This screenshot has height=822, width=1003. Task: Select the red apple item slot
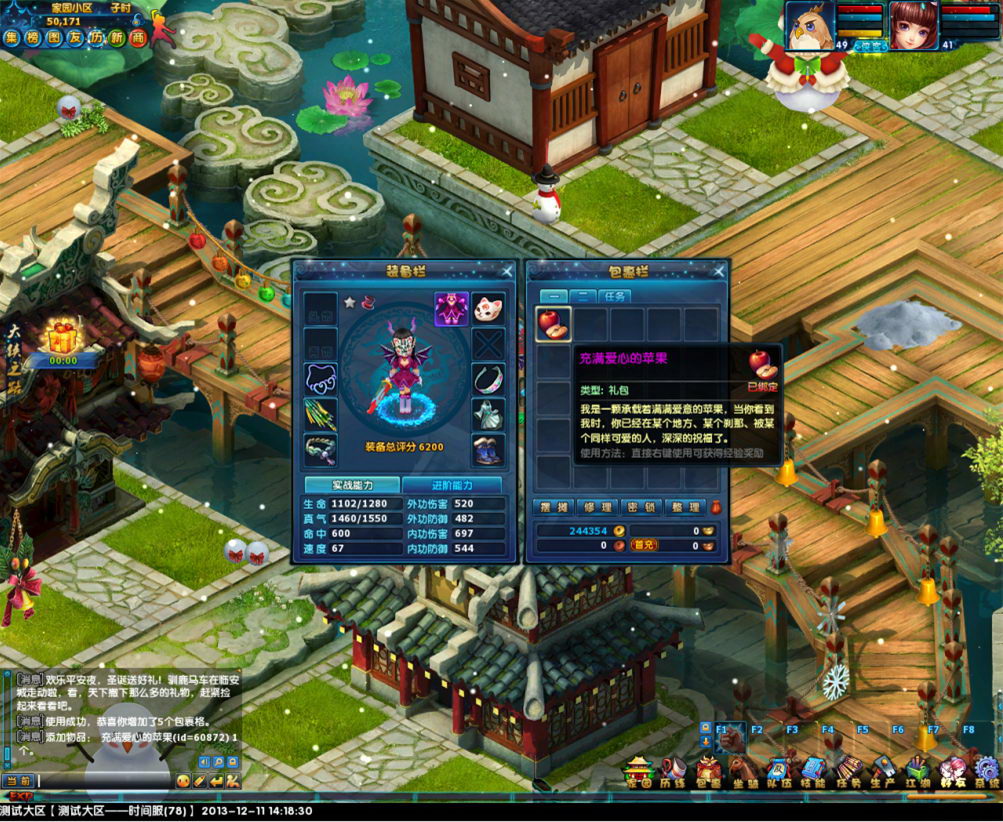click(x=553, y=324)
